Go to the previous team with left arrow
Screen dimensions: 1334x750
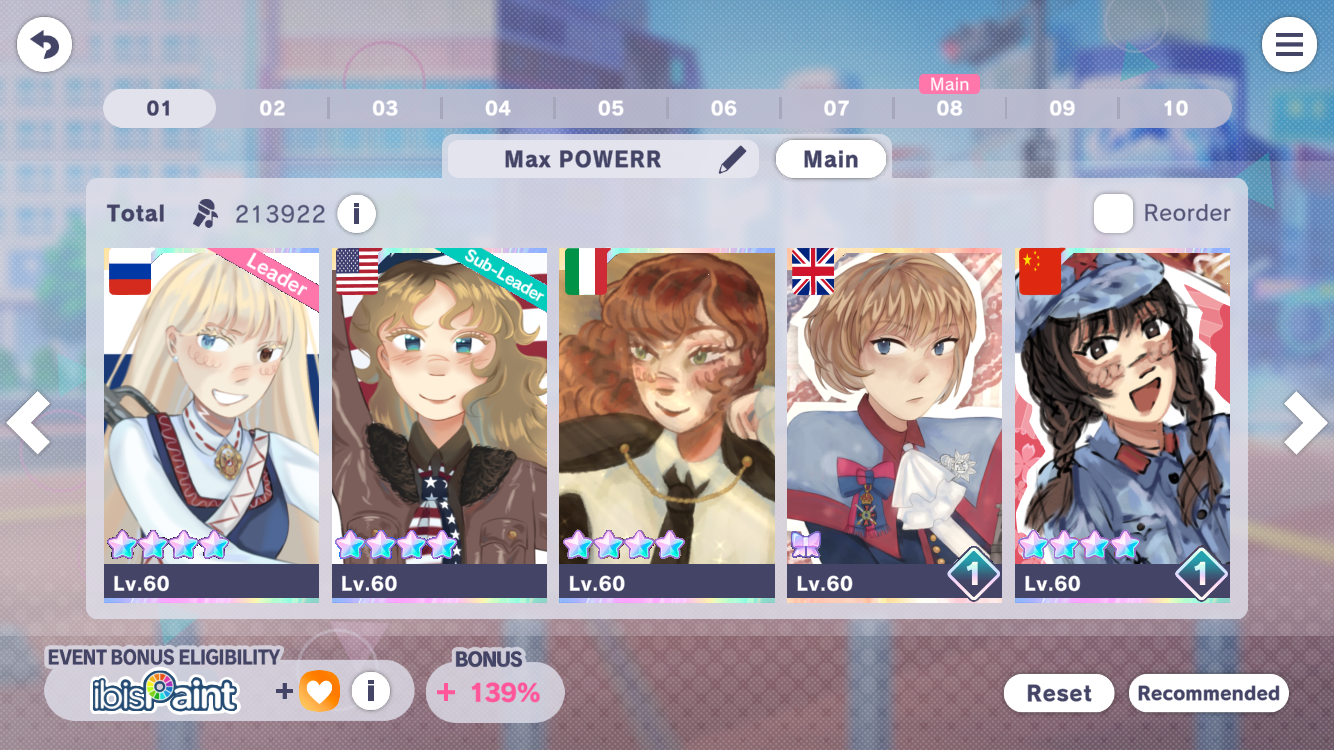click(28, 422)
